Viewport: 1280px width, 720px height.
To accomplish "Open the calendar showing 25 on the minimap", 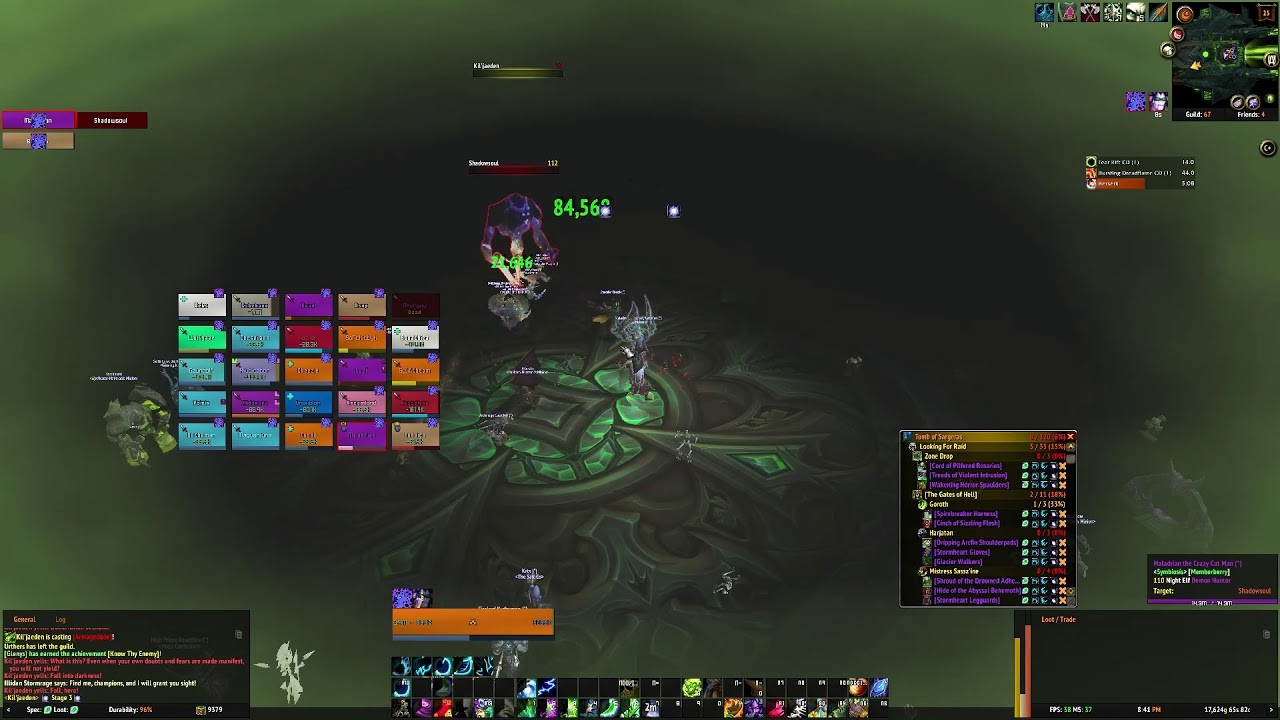I will click(1266, 13).
